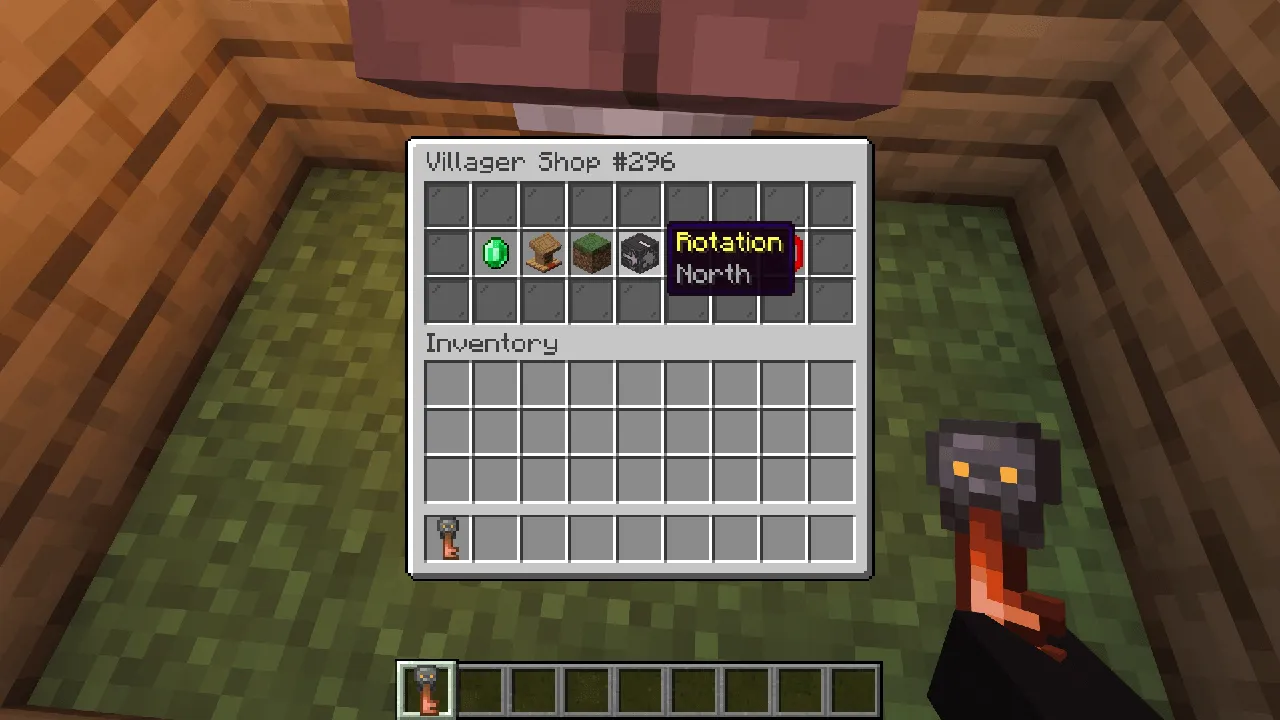Image resolution: width=1280 pixels, height=720 pixels.
Task: Select the last hotbar slot
Action: (x=855, y=686)
